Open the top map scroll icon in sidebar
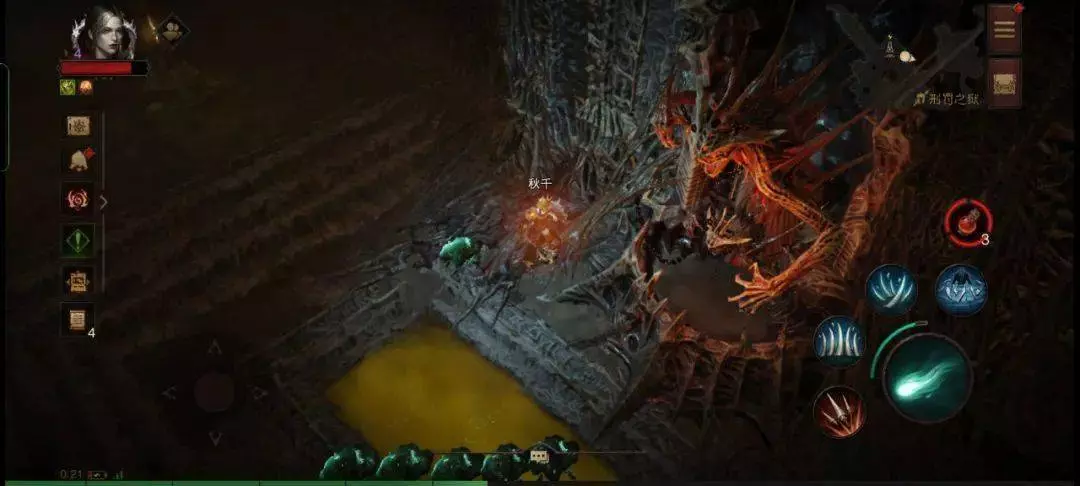1080x486 pixels. pos(78,125)
